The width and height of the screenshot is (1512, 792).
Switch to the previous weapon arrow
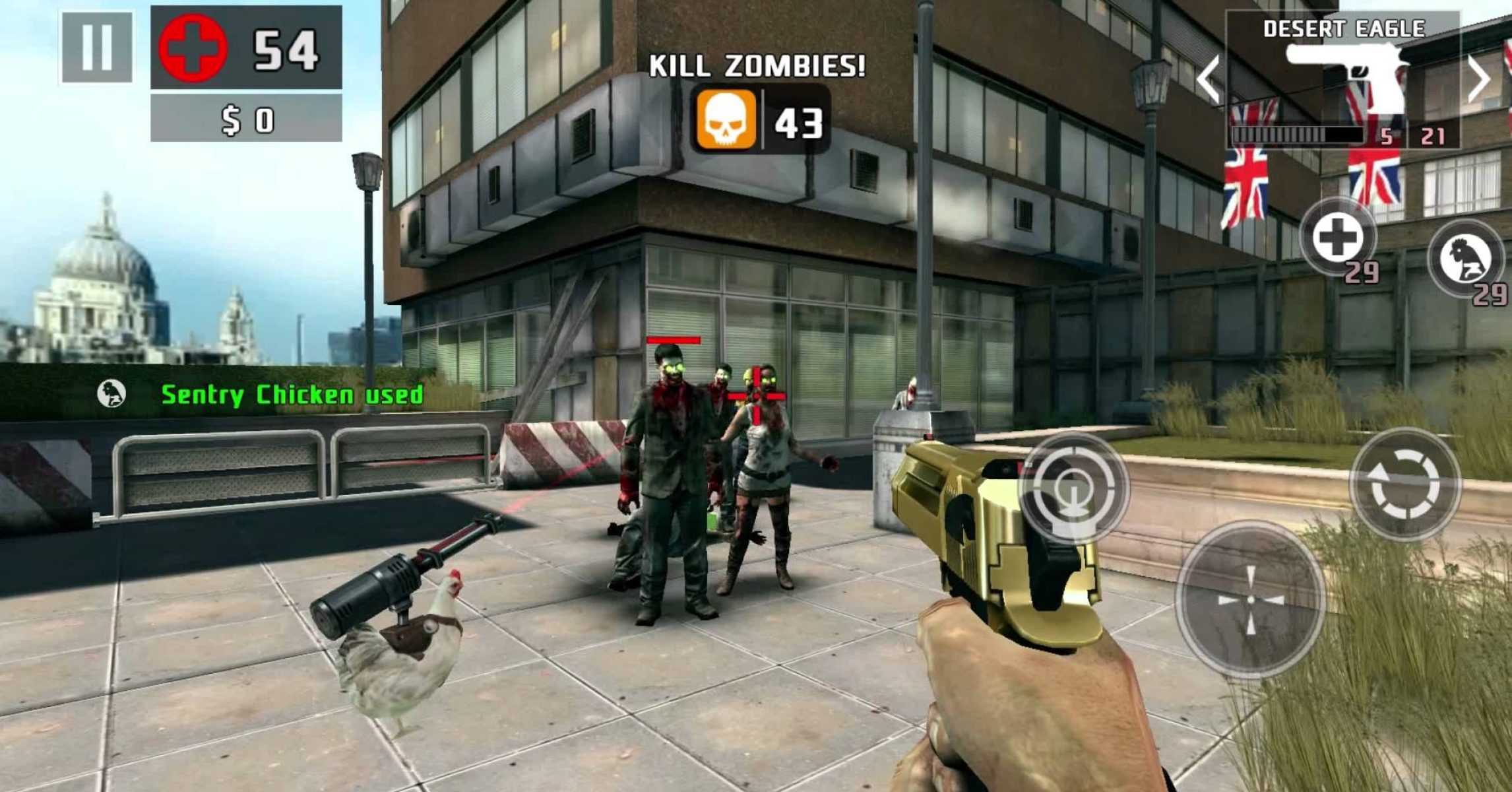[1209, 80]
